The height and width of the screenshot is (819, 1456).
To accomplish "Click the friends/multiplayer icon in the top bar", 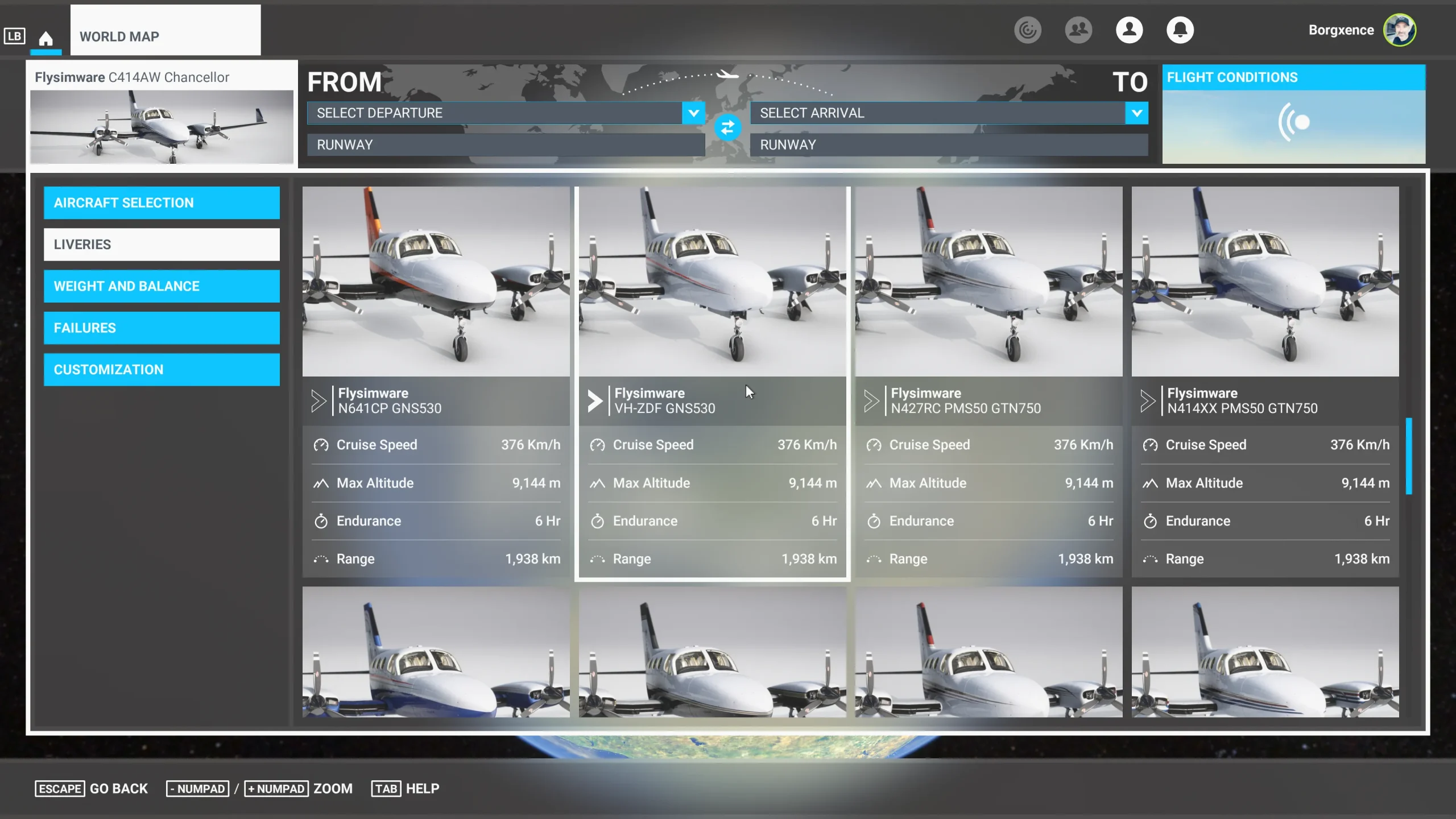I will coord(1078,30).
